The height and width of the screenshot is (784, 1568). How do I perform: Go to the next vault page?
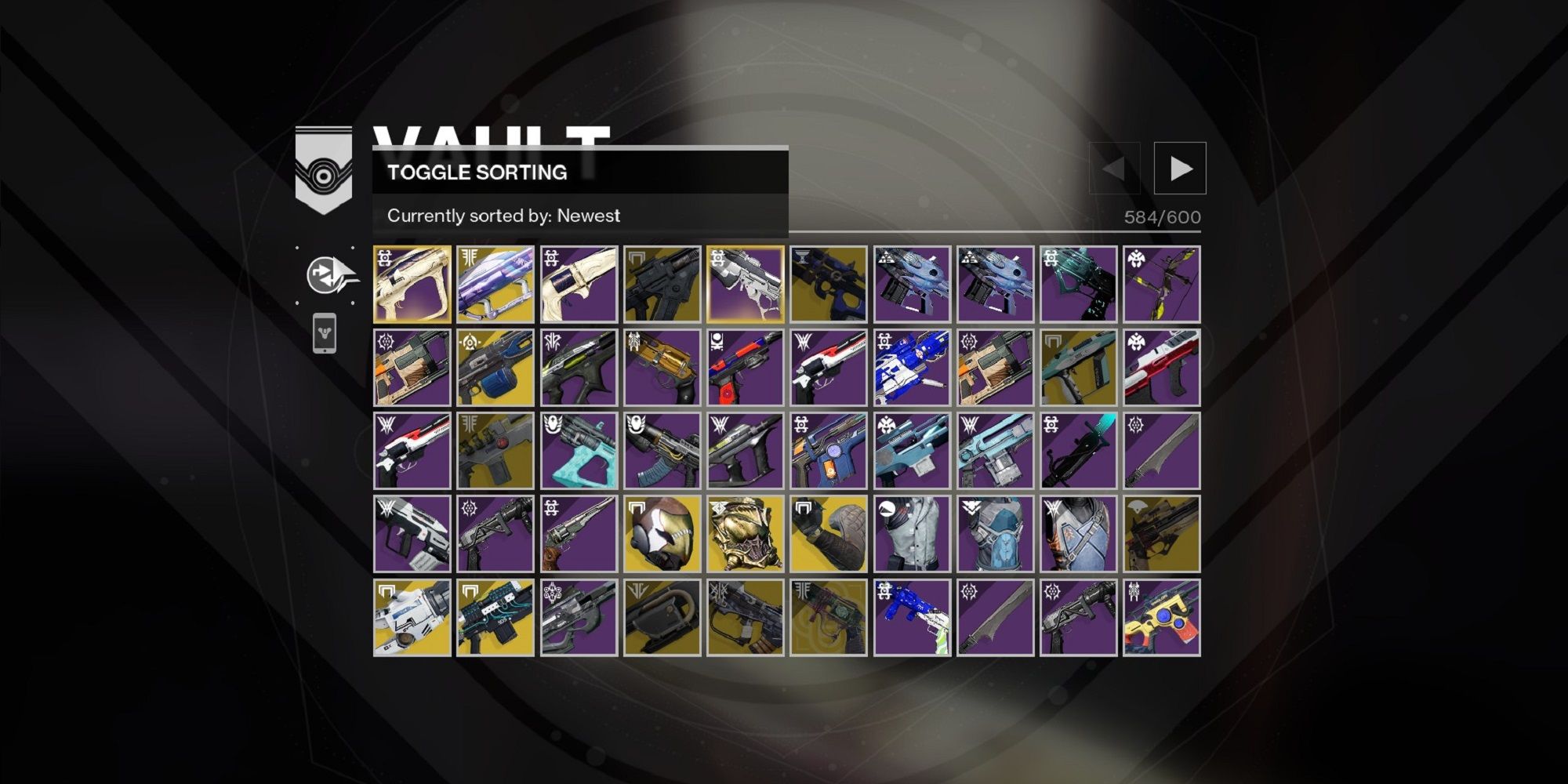tap(1180, 169)
